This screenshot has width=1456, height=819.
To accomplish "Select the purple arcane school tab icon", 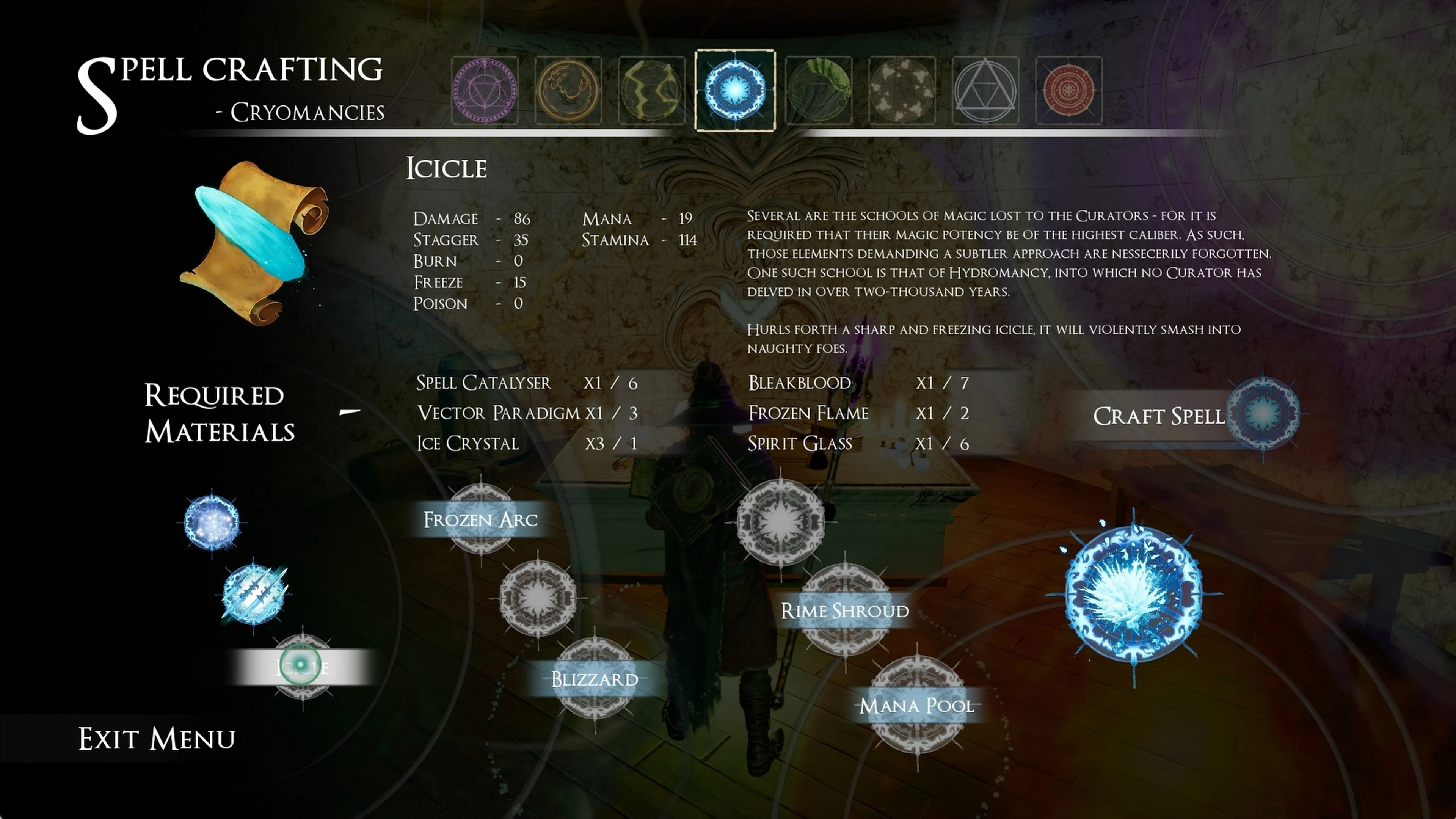I will (485, 90).
